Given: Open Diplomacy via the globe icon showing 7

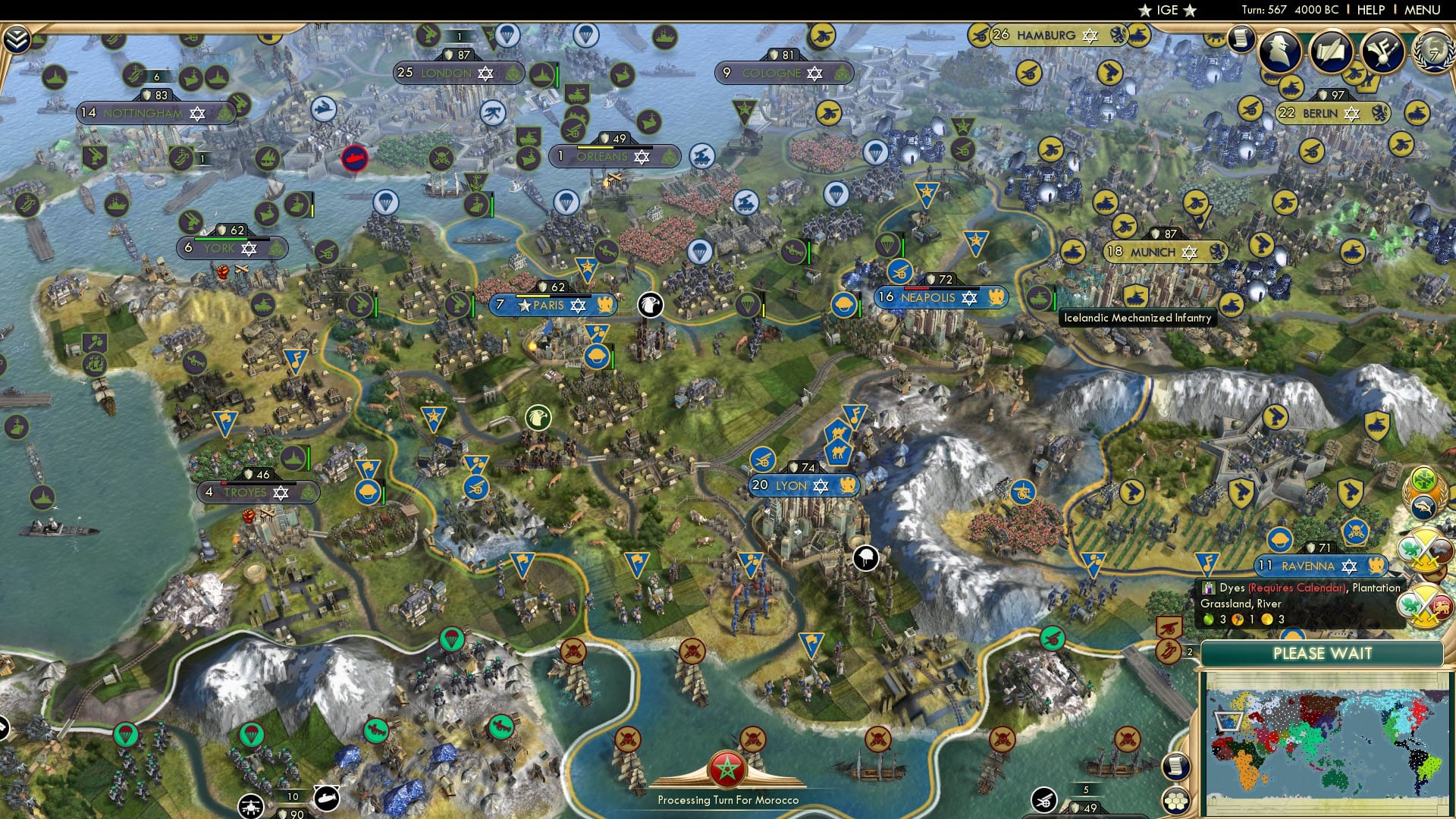Looking at the screenshot, I should (x=1432, y=51).
